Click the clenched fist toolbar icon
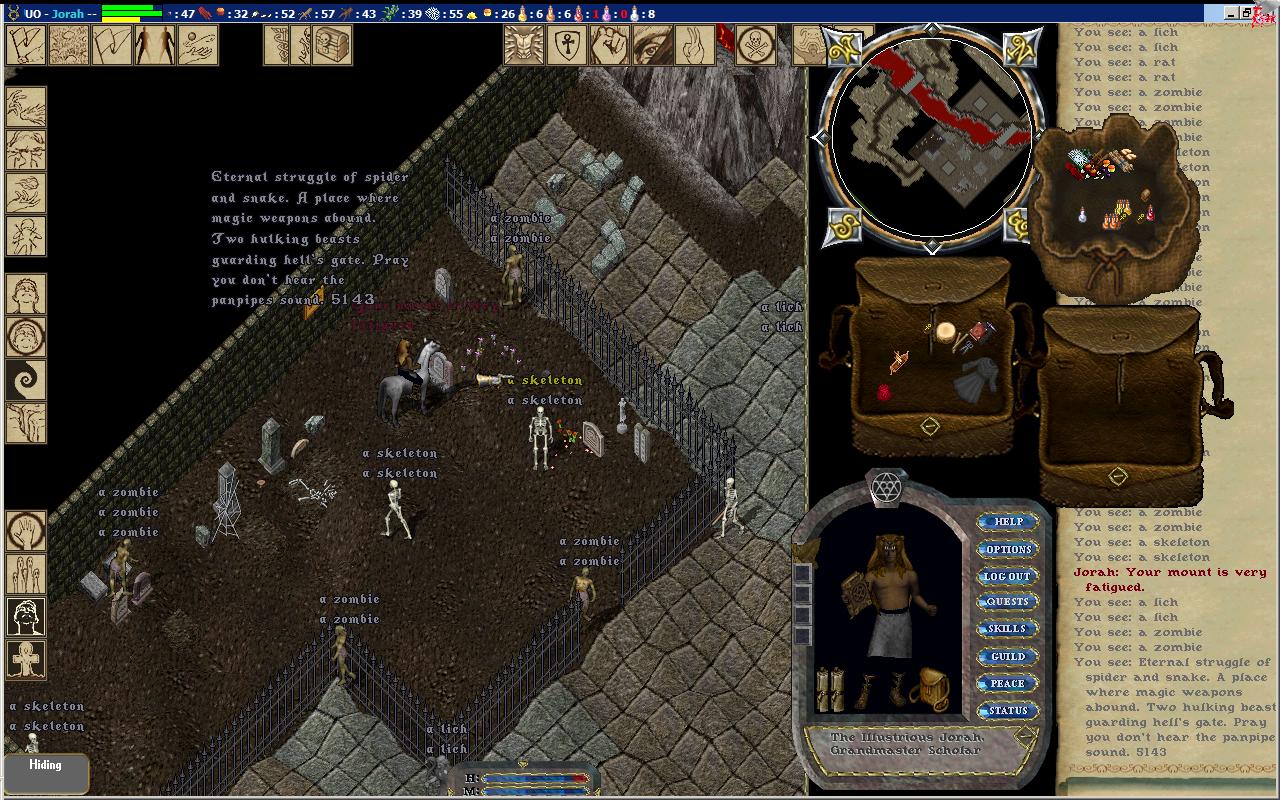This screenshot has width=1280, height=800. point(608,45)
